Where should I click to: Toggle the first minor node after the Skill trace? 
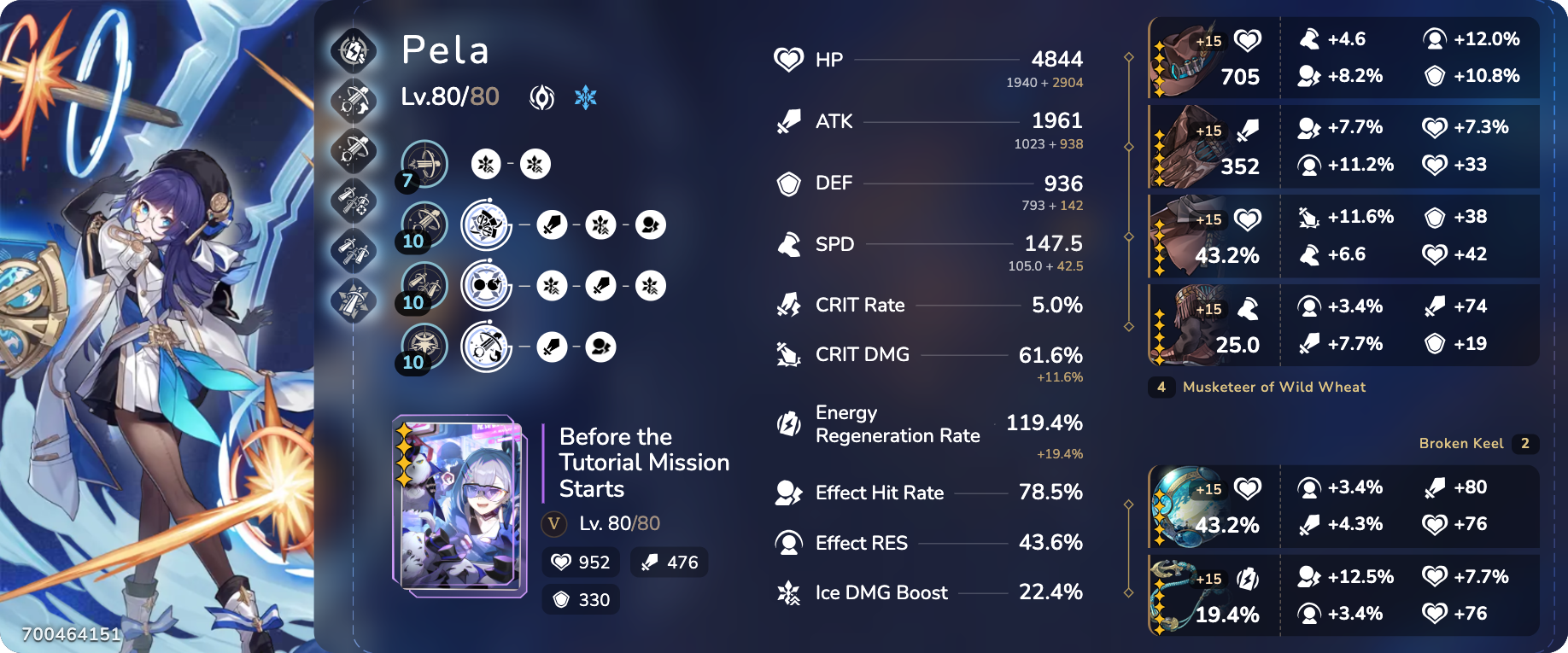pyautogui.click(x=553, y=224)
